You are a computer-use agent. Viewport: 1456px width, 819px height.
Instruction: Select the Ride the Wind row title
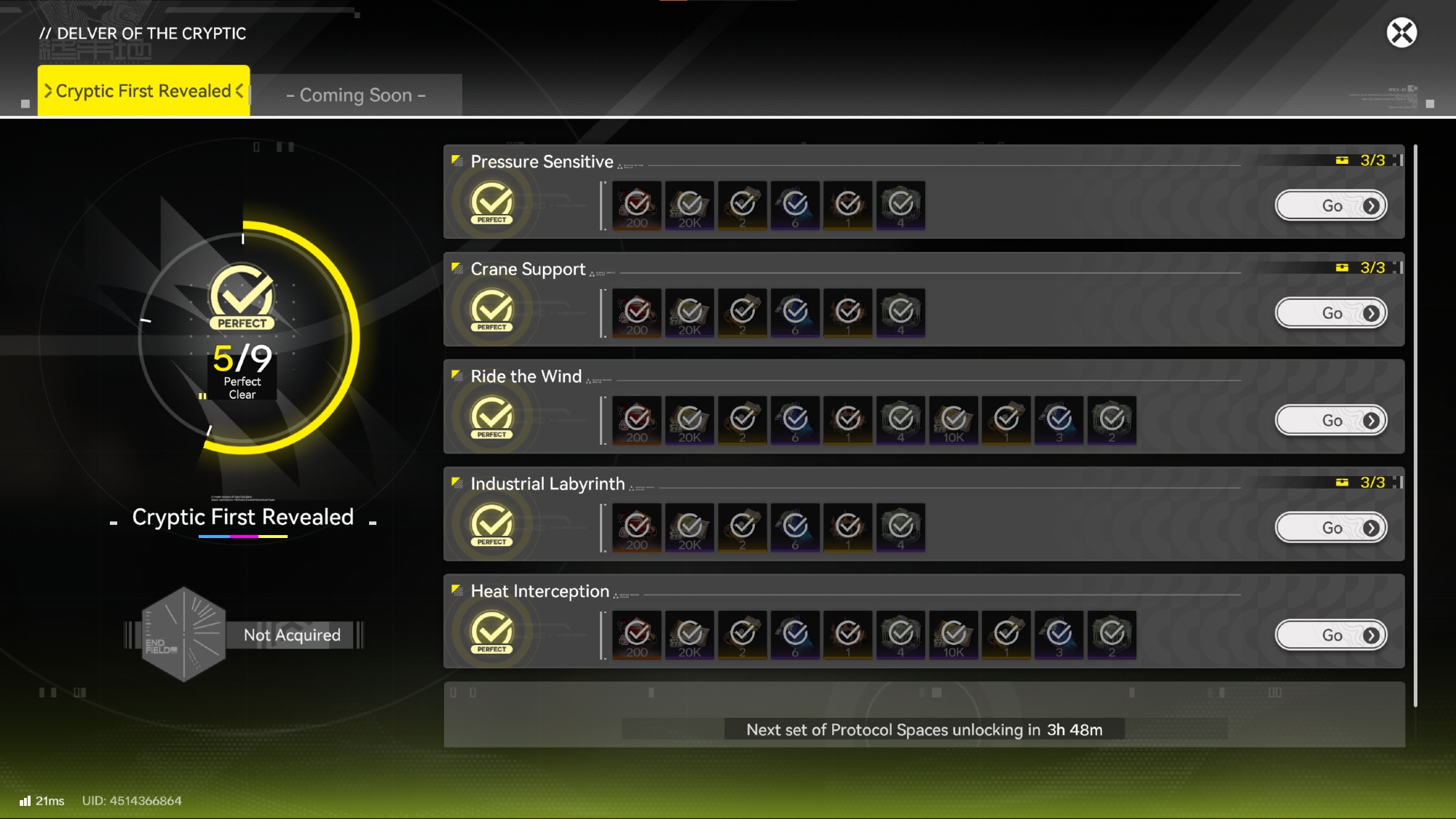pyautogui.click(x=526, y=376)
